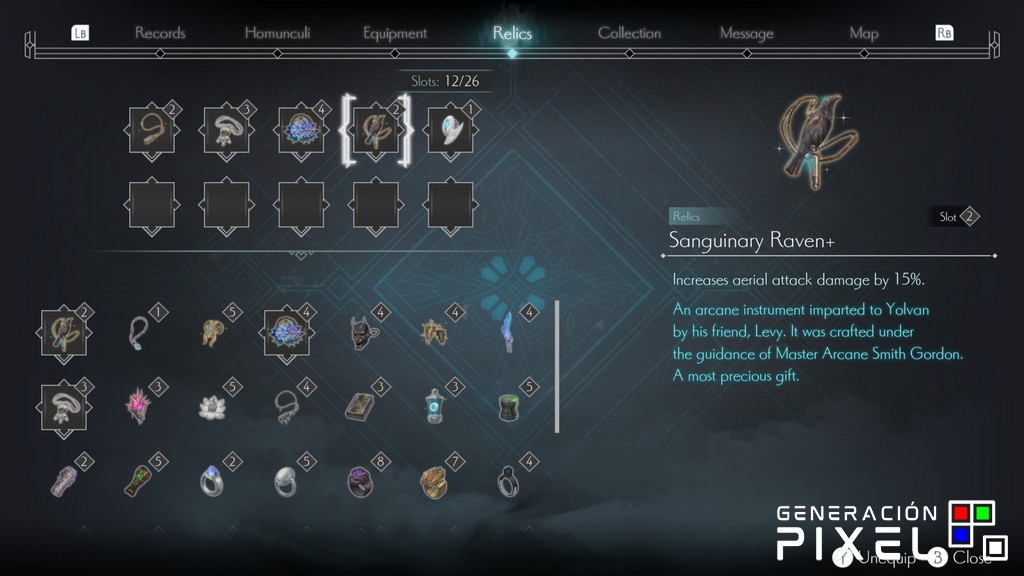Select the green-topped dark jar relic
The height and width of the screenshot is (576, 1024).
pyautogui.click(x=509, y=406)
